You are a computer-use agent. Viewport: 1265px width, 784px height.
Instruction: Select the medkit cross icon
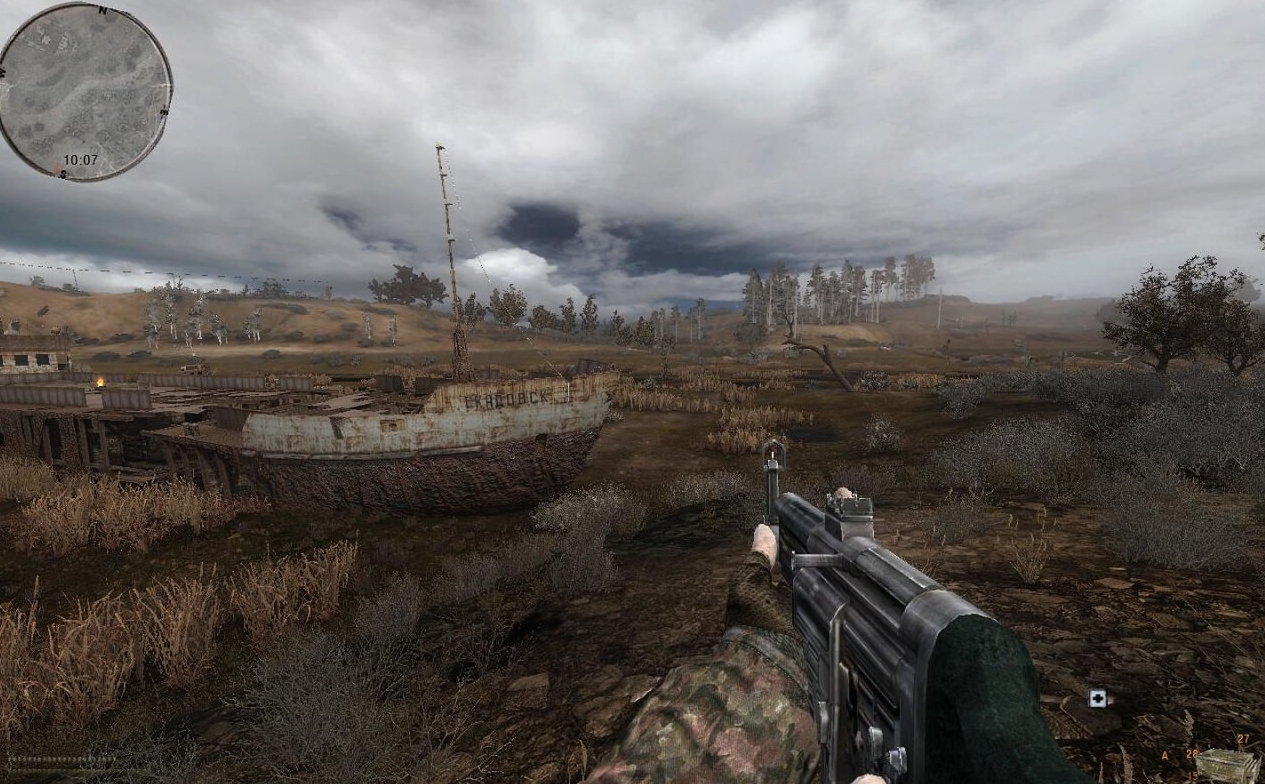pyautogui.click(x=1097, y=698)
